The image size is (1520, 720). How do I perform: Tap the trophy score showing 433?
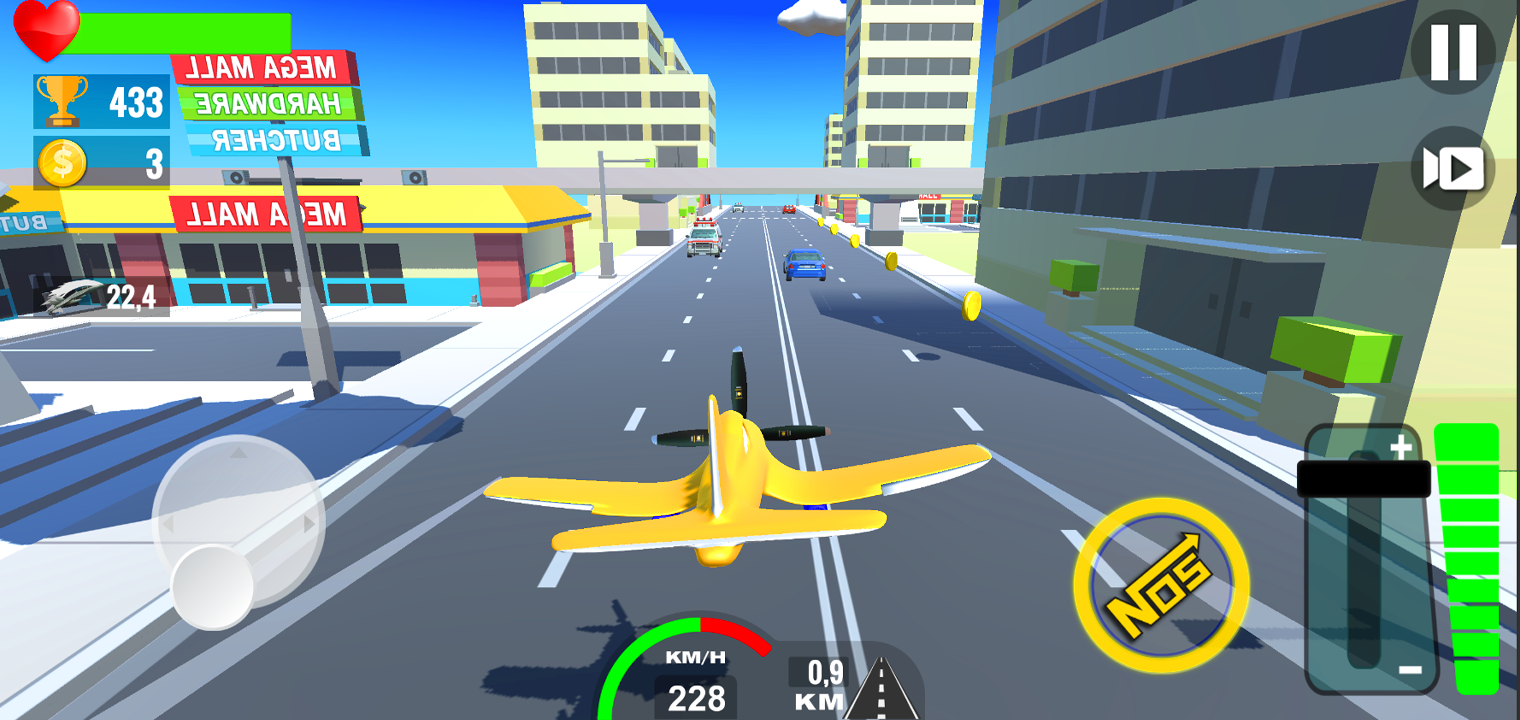(x=135, y=100)
